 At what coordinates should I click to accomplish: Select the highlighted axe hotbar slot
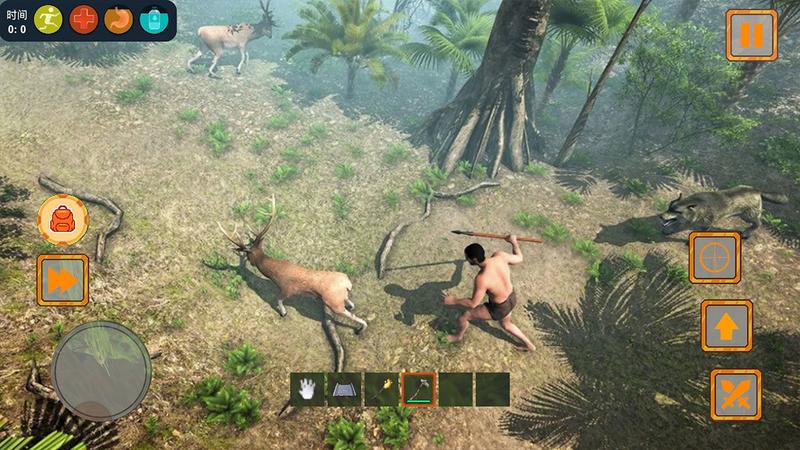coord(418,389)
